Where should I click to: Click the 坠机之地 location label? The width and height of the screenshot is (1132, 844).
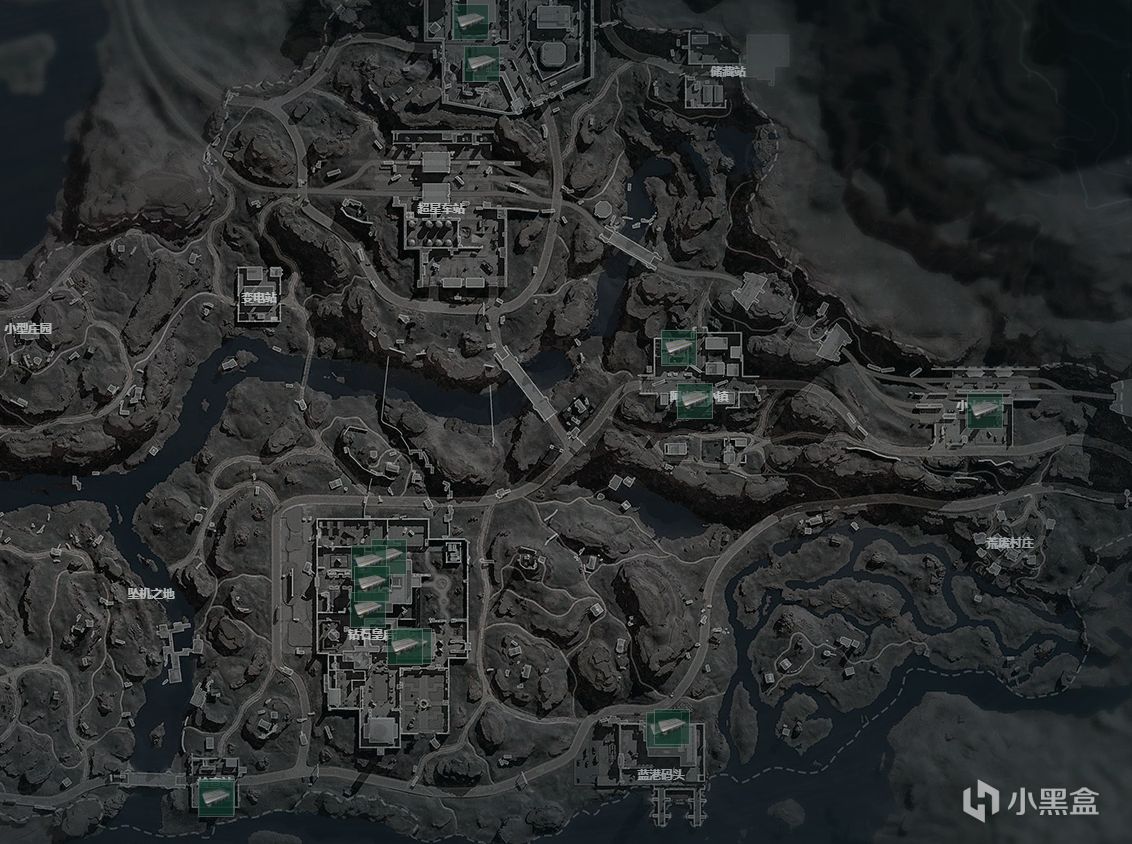pos(150,594)
